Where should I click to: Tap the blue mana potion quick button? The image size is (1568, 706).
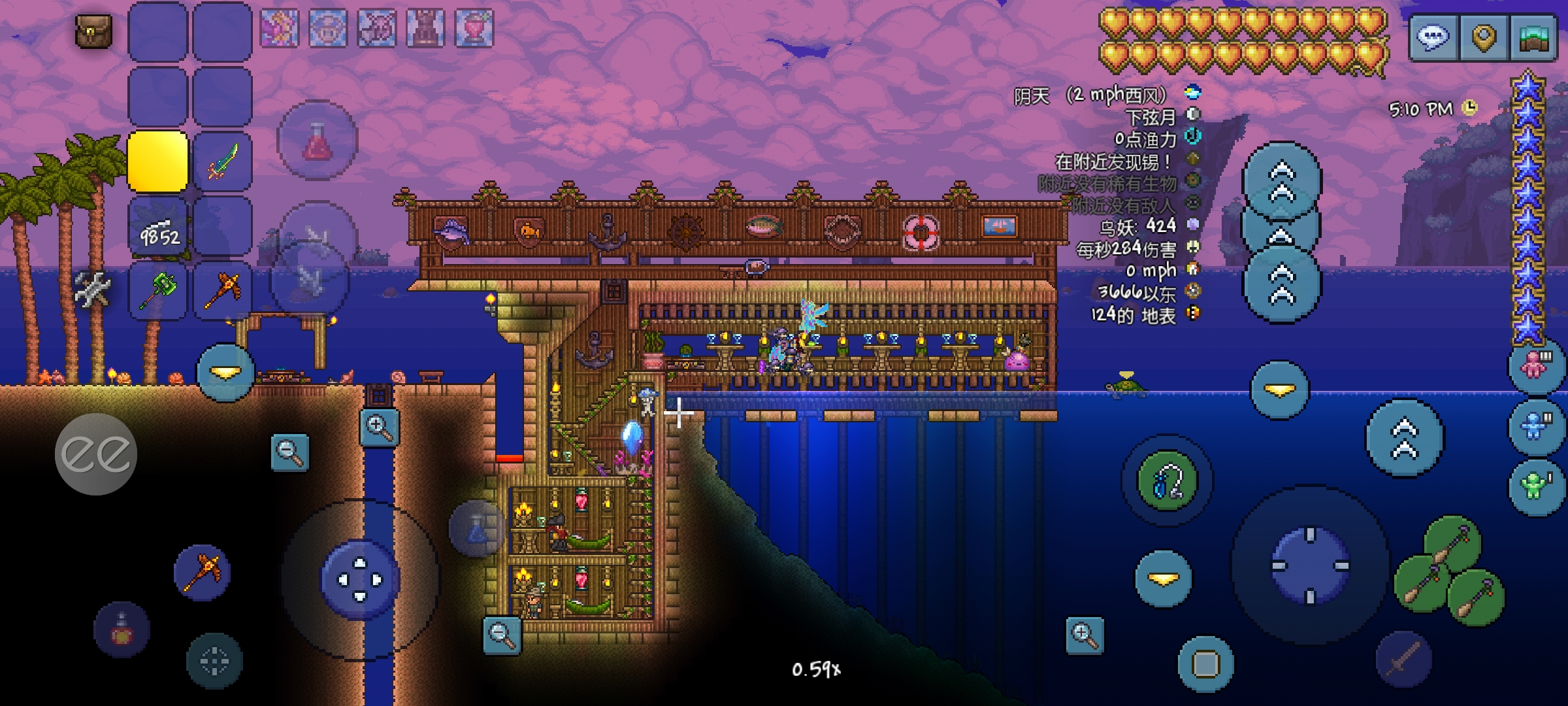pyautogui.click(x=476, y=528)
